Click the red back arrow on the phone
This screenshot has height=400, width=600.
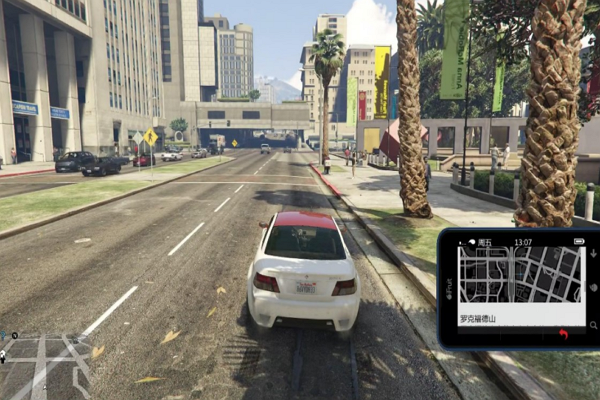[x=563, y=334]
